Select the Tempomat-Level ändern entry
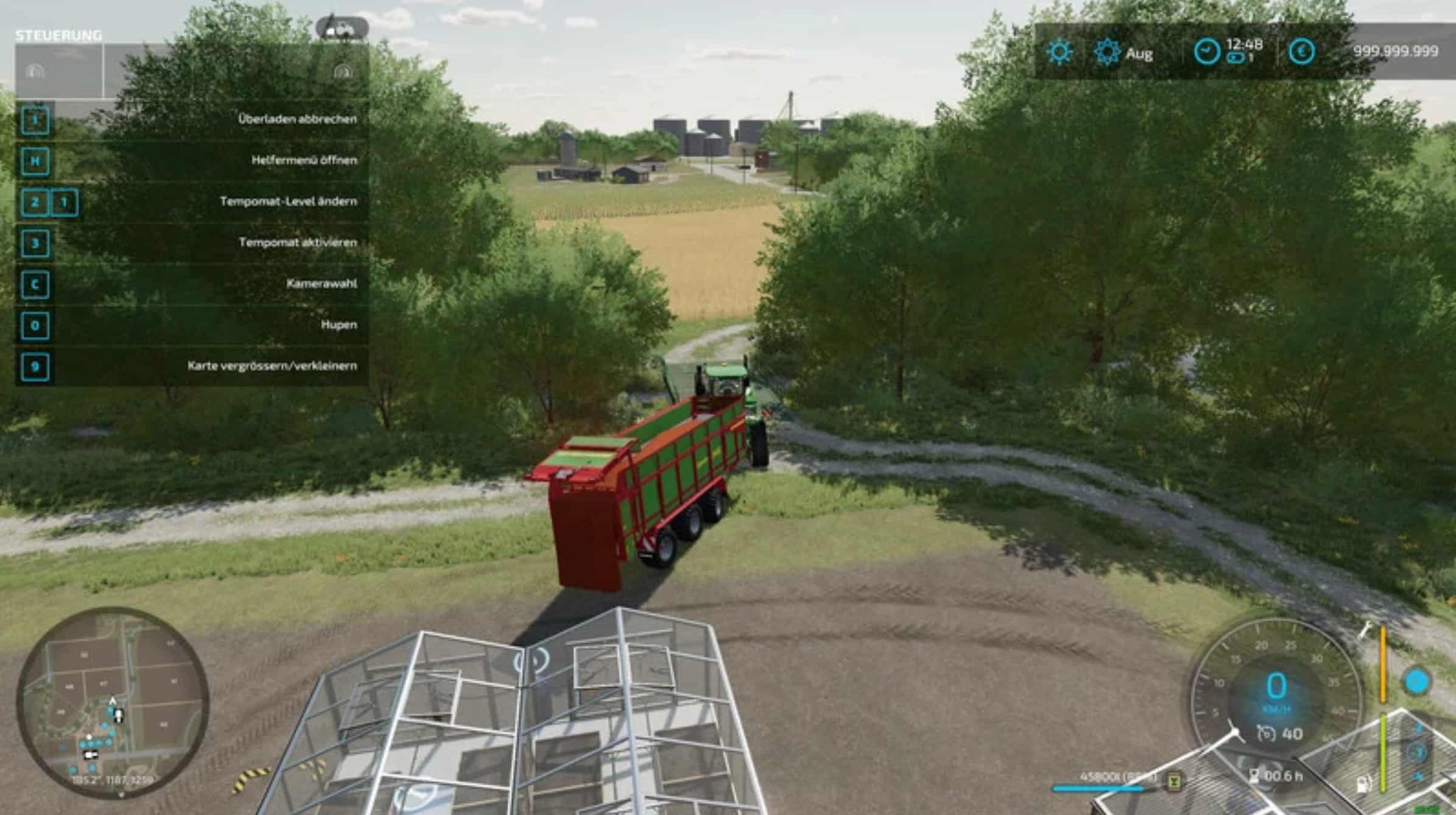The height and width of the screenshot is (815, 1456). (288, 202)
